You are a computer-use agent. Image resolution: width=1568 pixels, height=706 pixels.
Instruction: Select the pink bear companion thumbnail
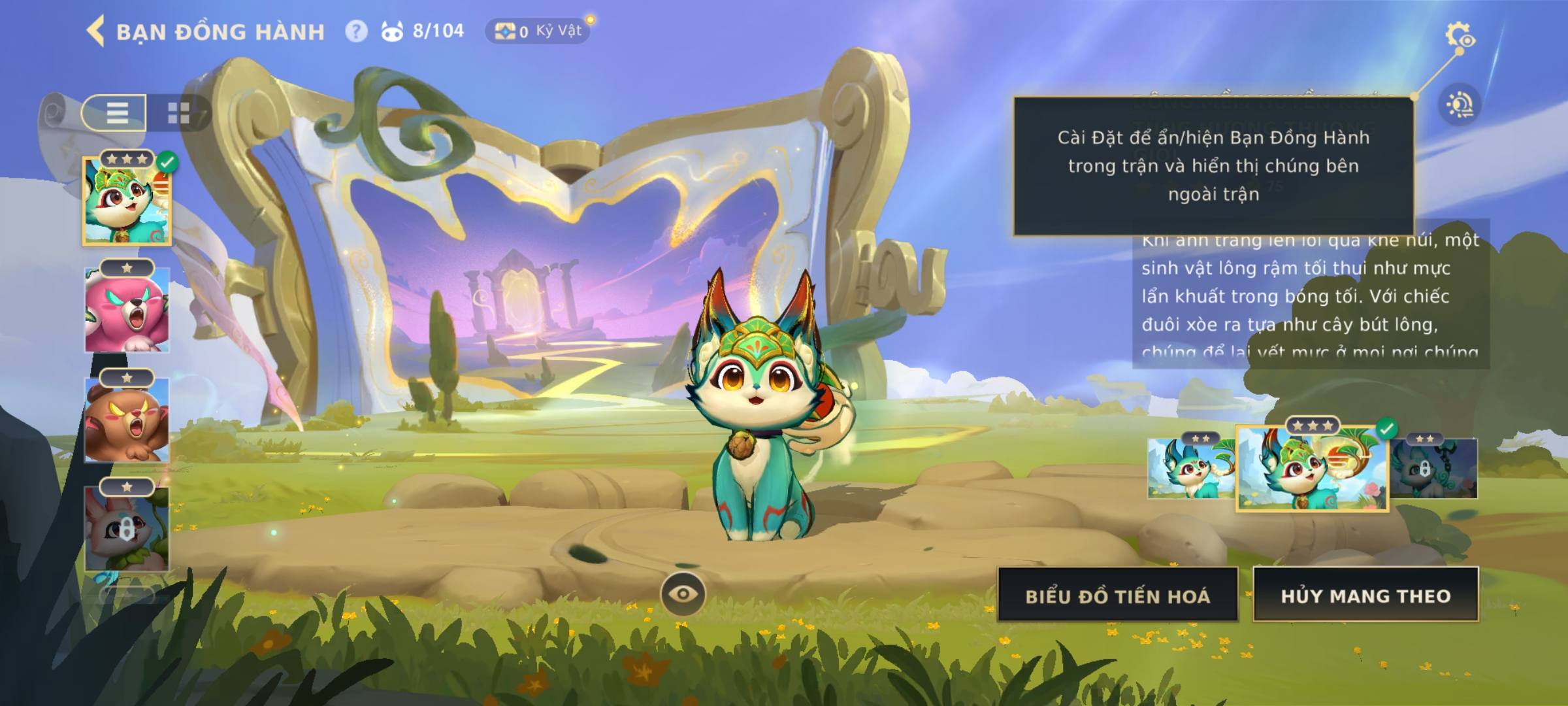[x=127, y=310]
